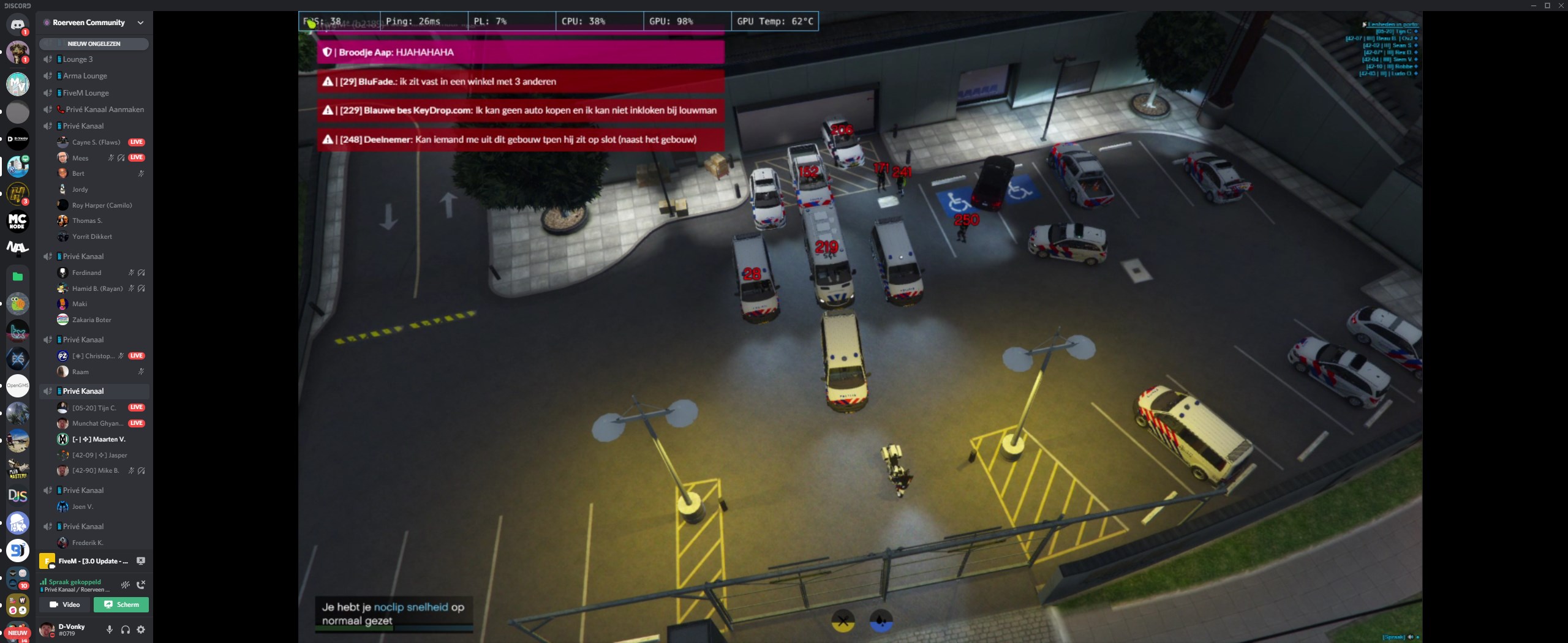
Task: Click Broodje Aap's HJAHAHAHA chat message
Action: pos(520,52)
